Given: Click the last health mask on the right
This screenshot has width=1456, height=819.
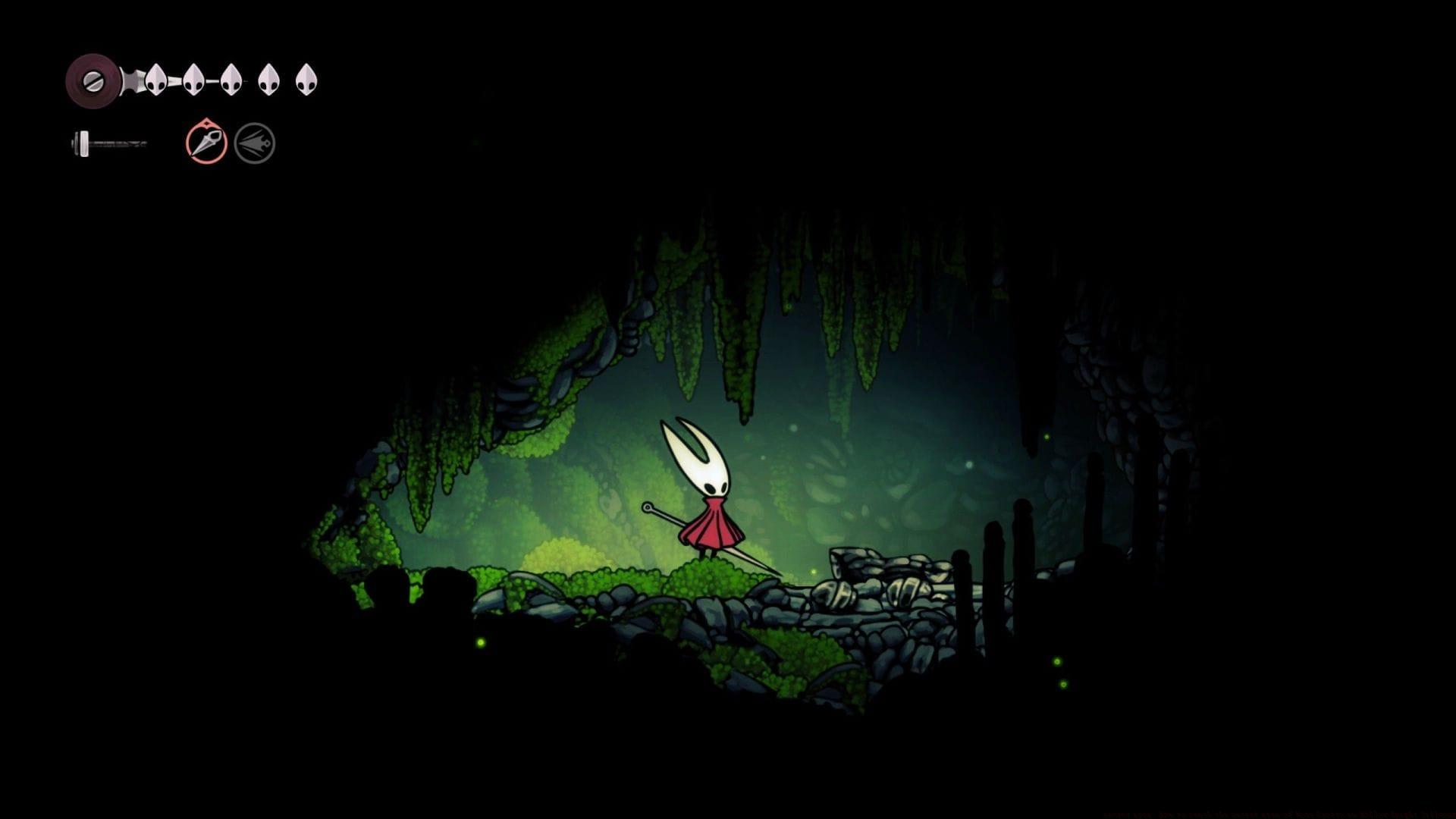Looking at the screenshot, I should point(306,80).
